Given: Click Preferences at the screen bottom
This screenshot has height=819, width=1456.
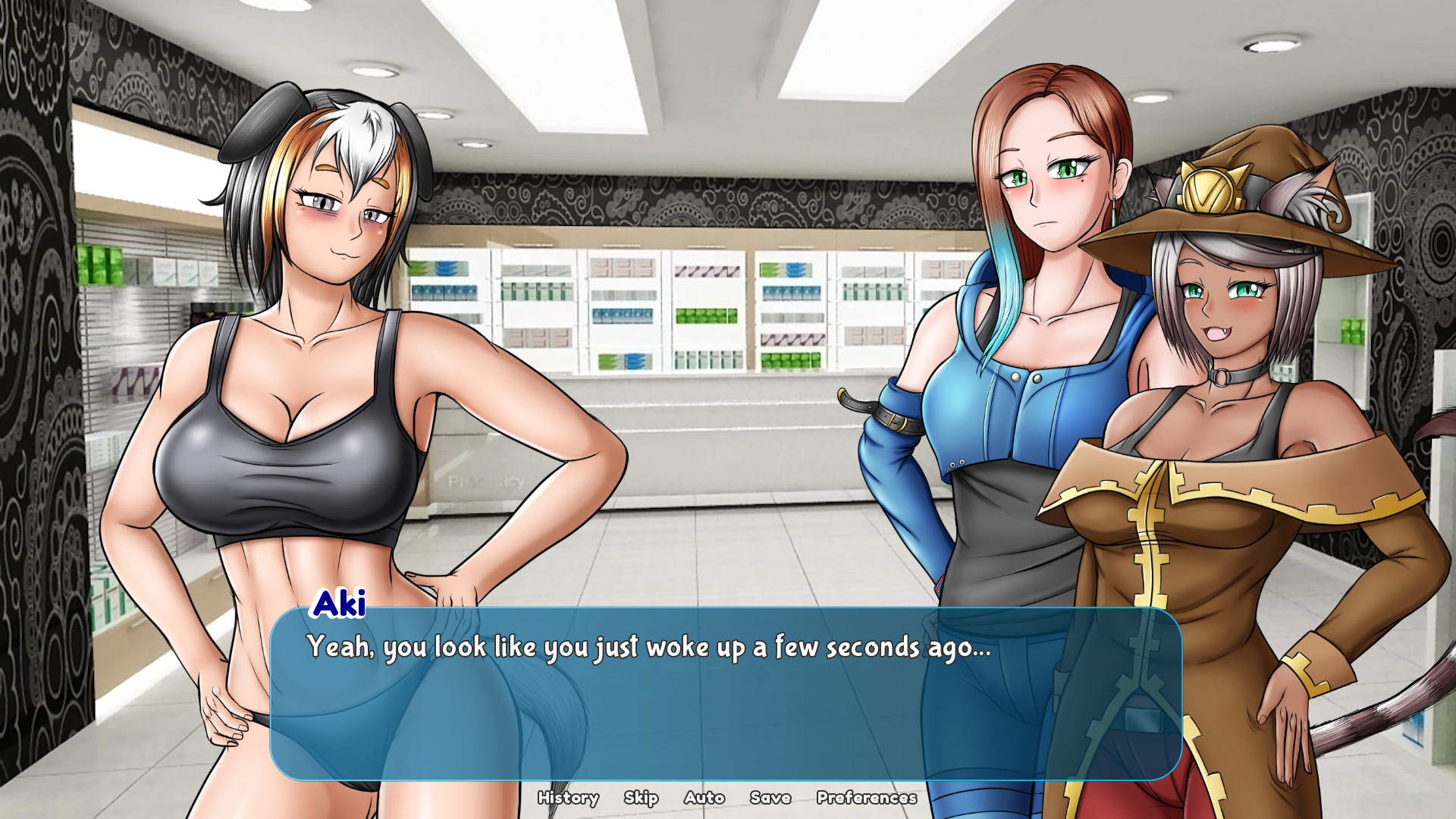Looking at the screenshot, I should point(866,798).
